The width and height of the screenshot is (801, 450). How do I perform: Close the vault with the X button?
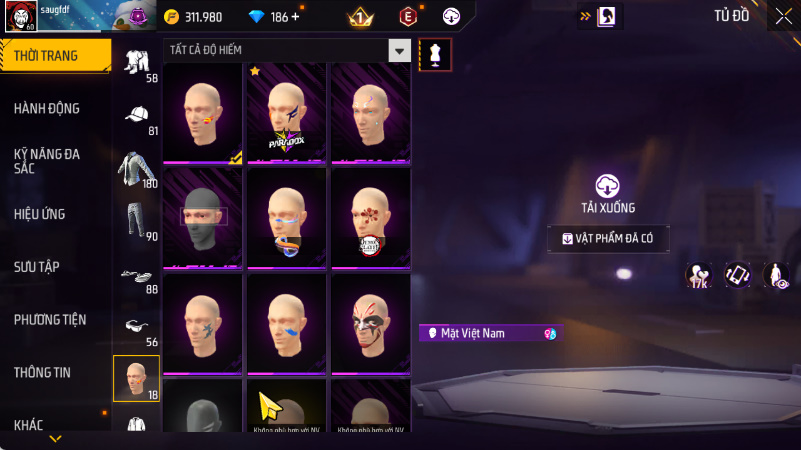click(783, 16)
